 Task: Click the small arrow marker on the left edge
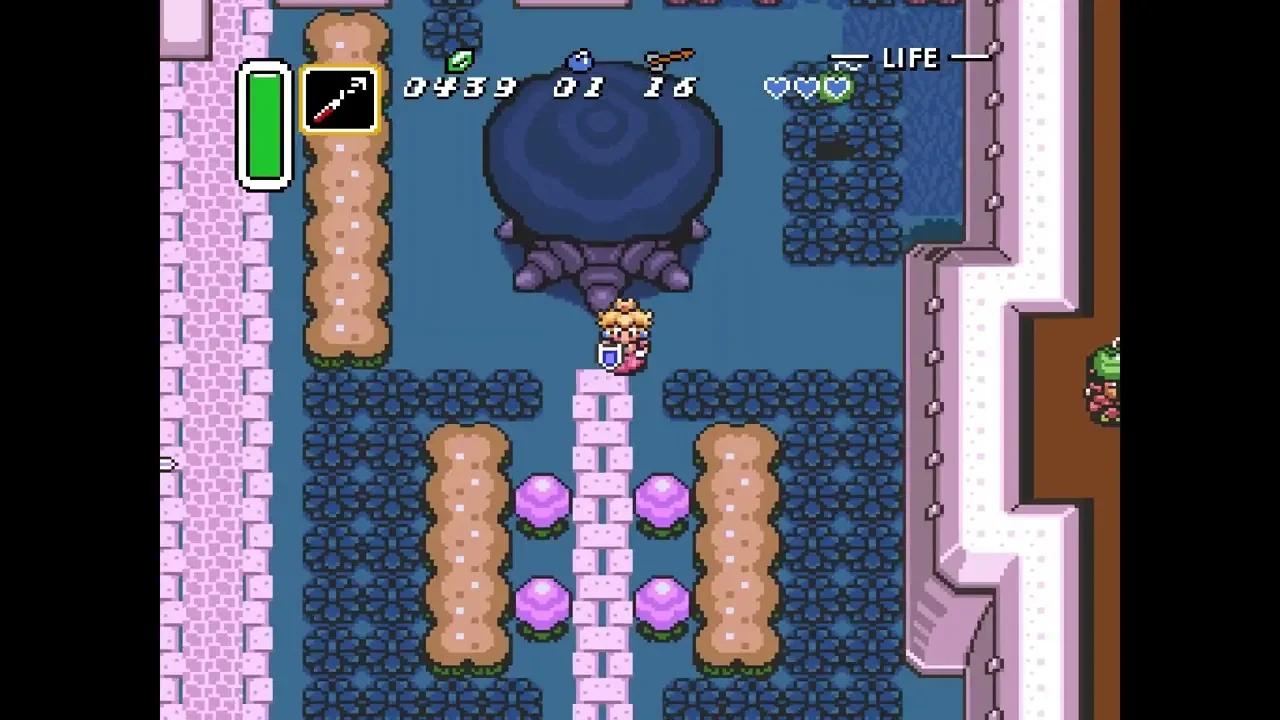(168, 463)
